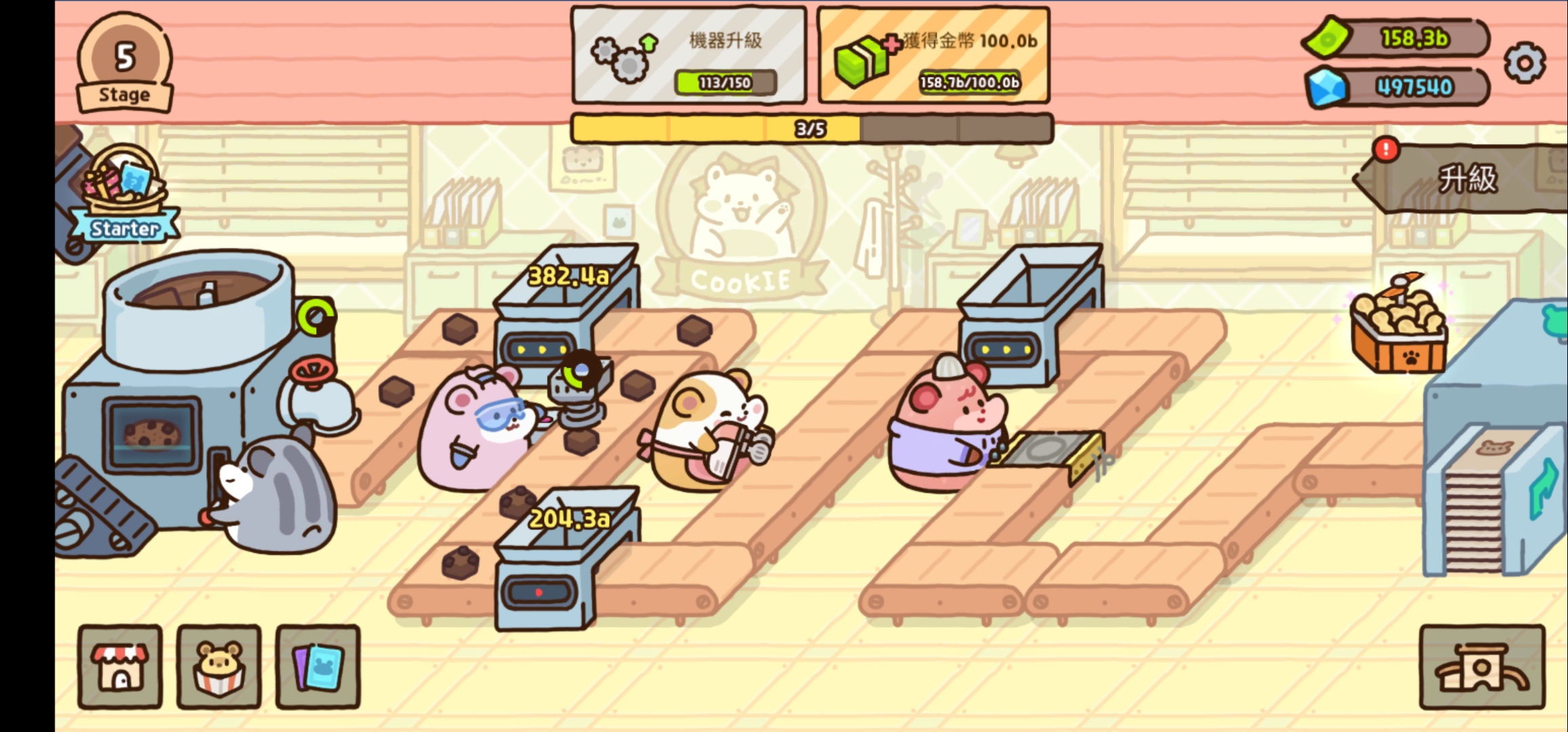Tap the Stage 5 badge
The width and height of the screenshot is (1568, 732).
[x=124, y=63]
